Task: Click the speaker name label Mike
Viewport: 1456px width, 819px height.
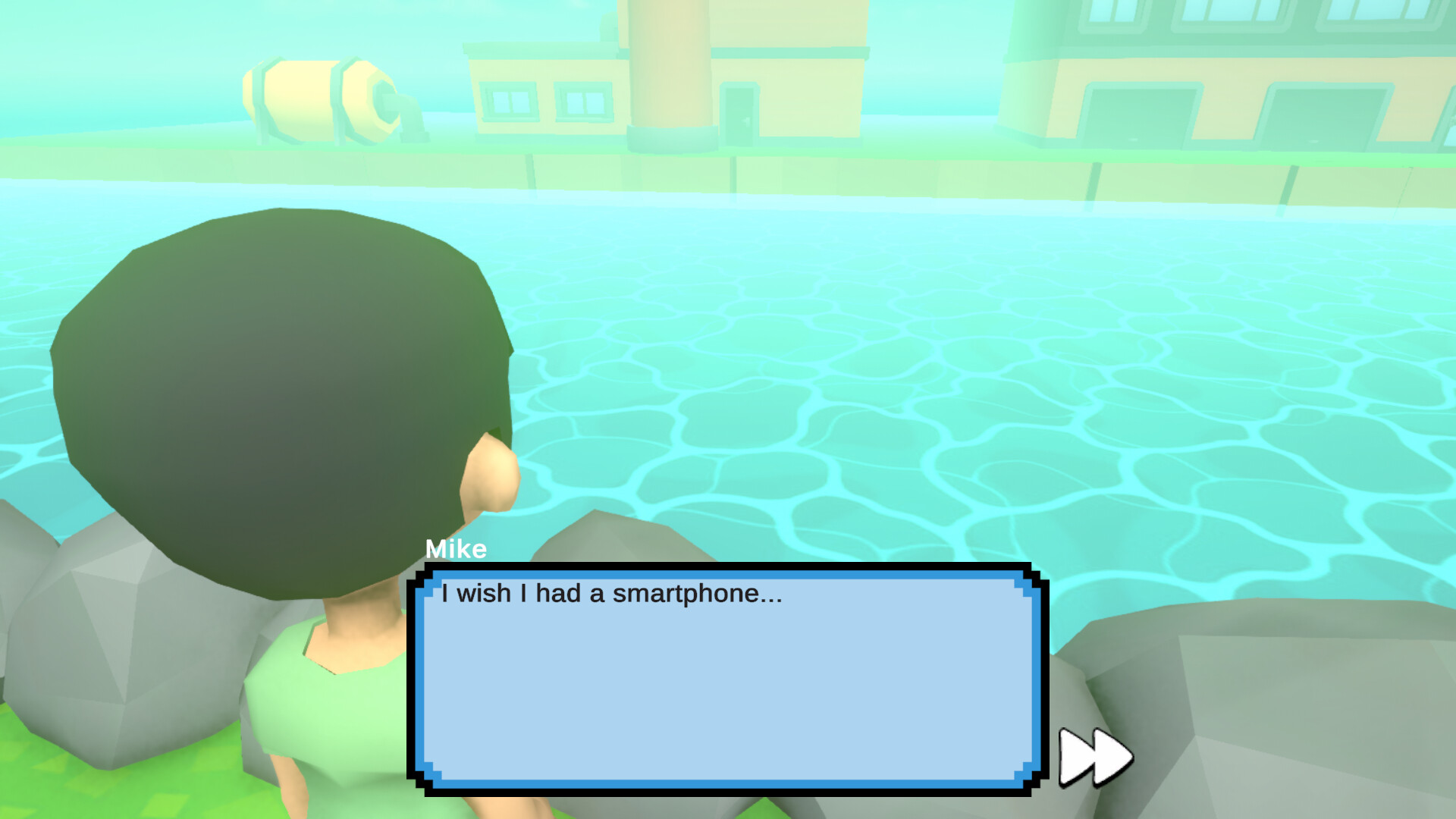Action: pyautogui.click(x=455, y=549)
